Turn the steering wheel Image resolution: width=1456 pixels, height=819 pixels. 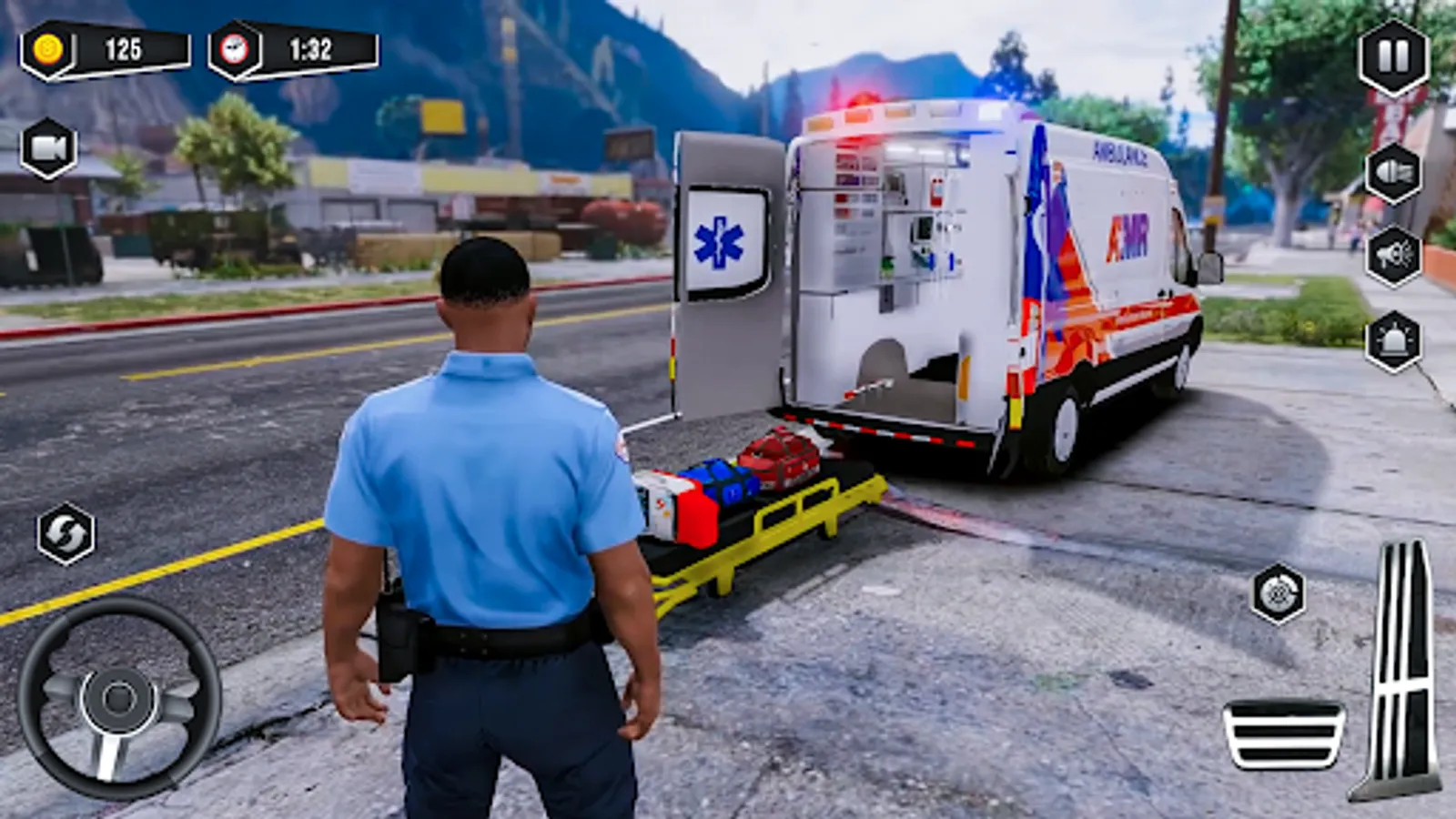(x=118, y=701)
